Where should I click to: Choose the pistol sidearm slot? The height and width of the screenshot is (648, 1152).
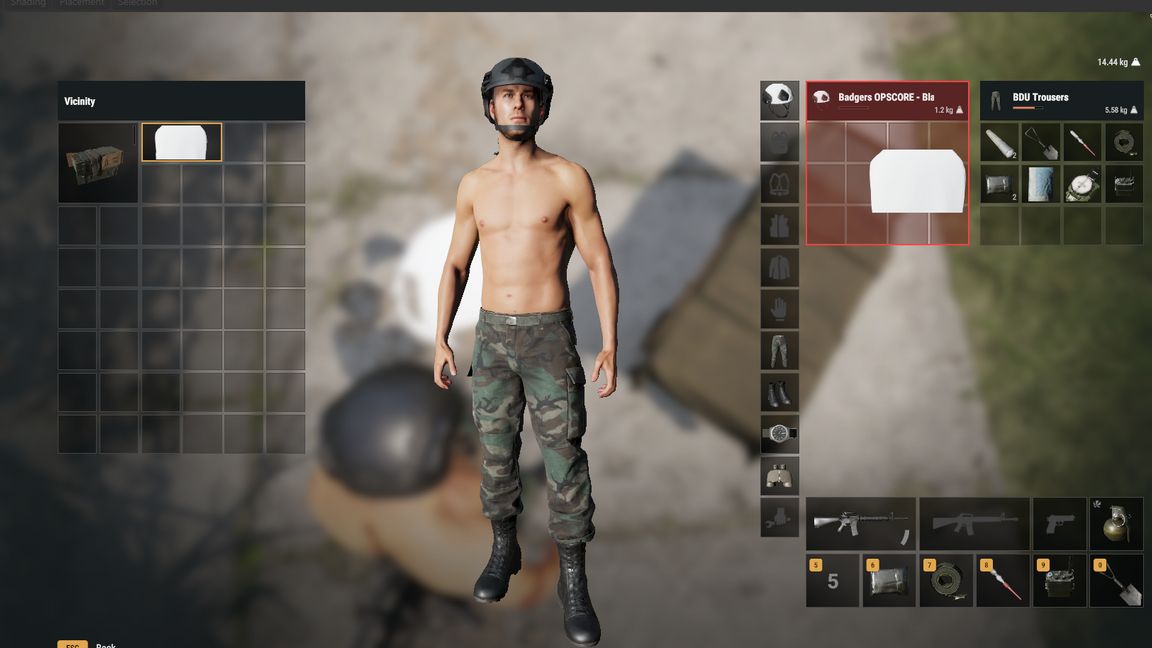(x=1059, y=523)
